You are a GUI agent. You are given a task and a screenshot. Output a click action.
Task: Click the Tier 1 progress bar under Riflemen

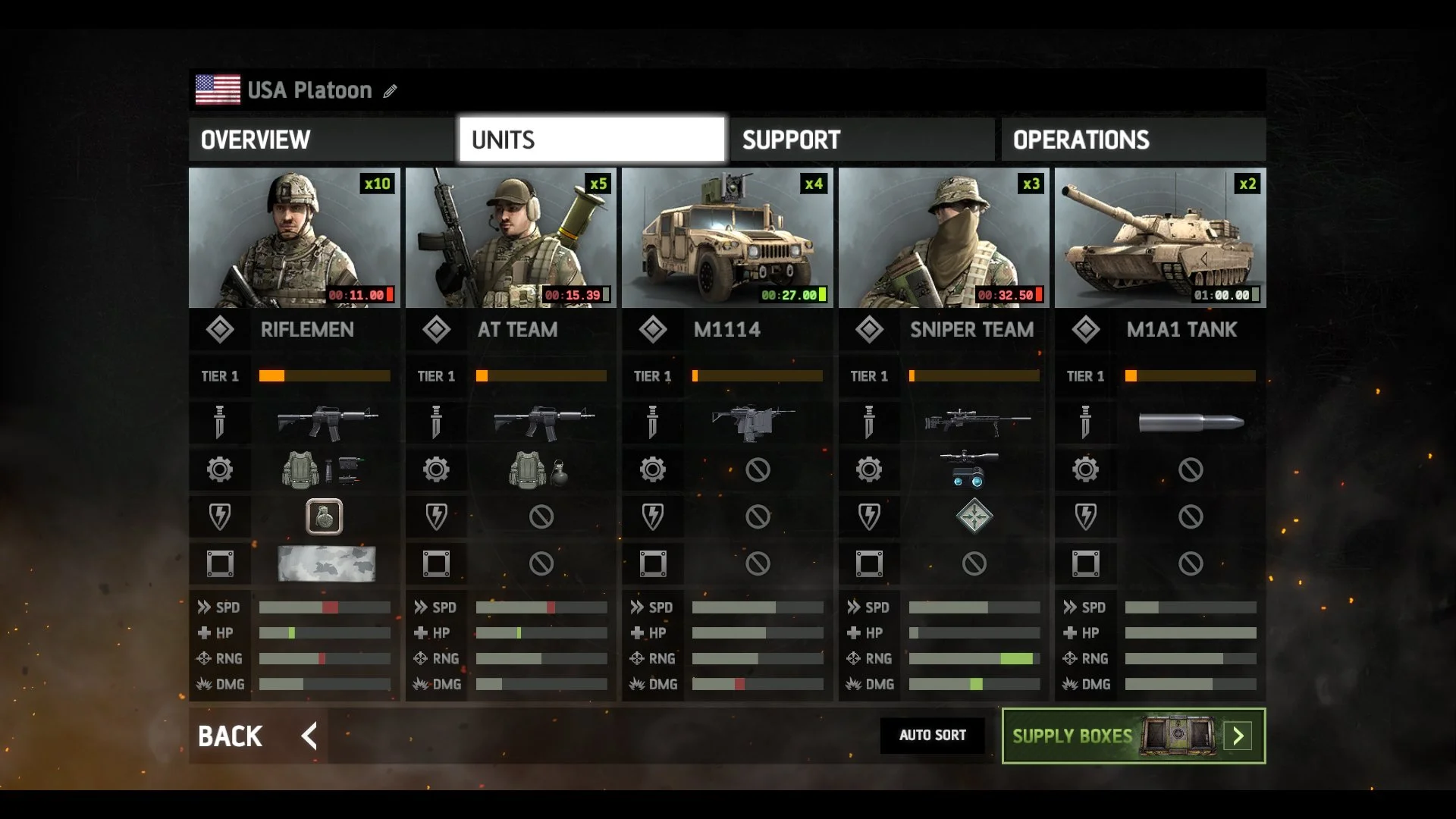[x=325, y=375]
